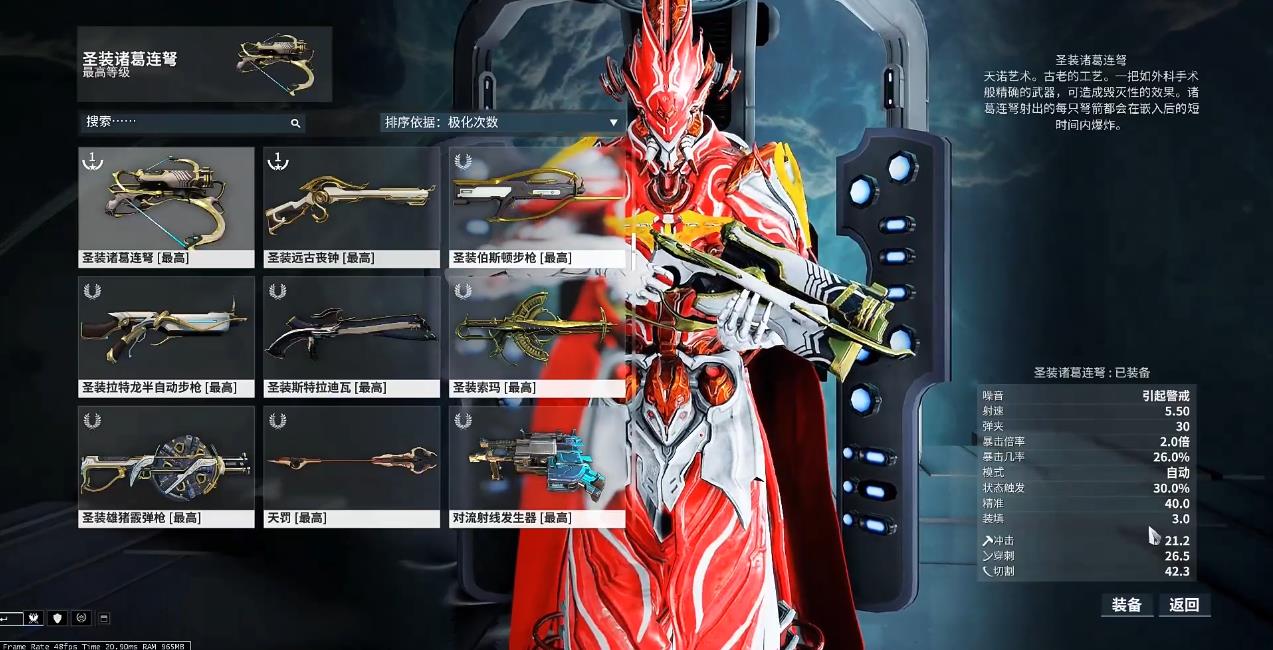Go back with the 返回 button
Image resolution: width=1273 pixels, height=650 pixels.
click(1184, 605)
